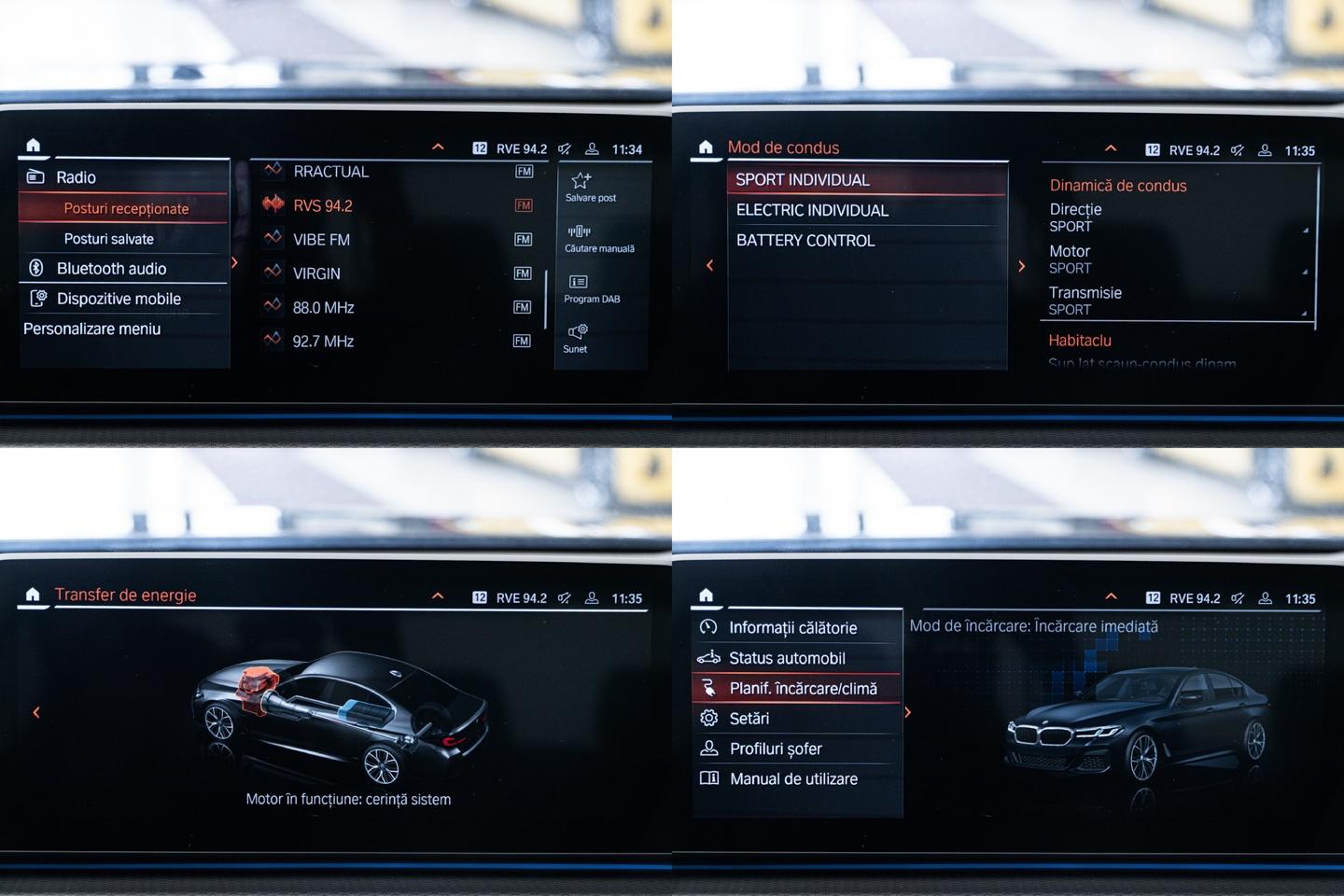Choose Personalizare meniu option
This screenshot has width=1344, height=896.
(x=91, y=329)
